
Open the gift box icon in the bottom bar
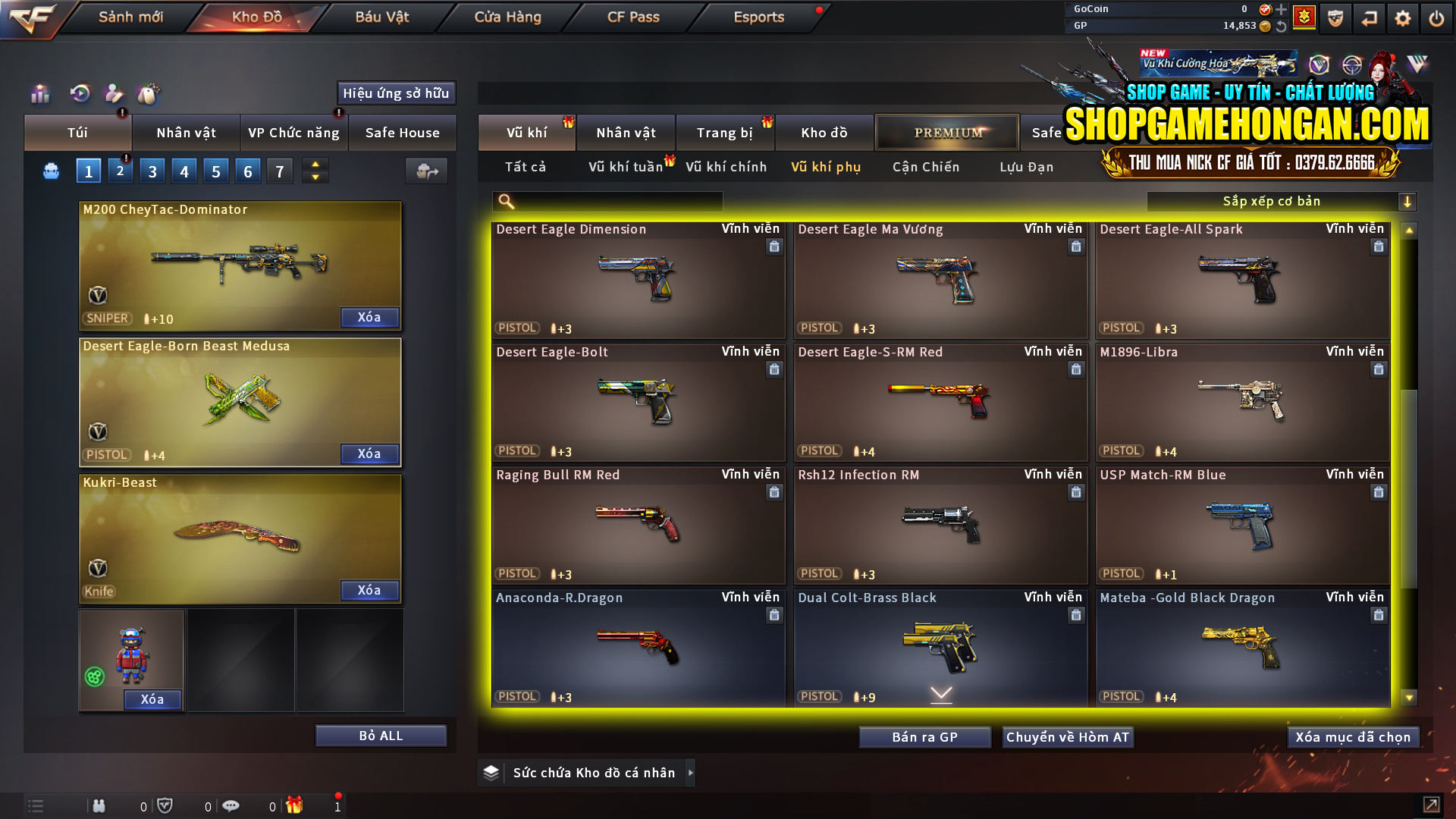pyautogui.click(x=296, y=806)
